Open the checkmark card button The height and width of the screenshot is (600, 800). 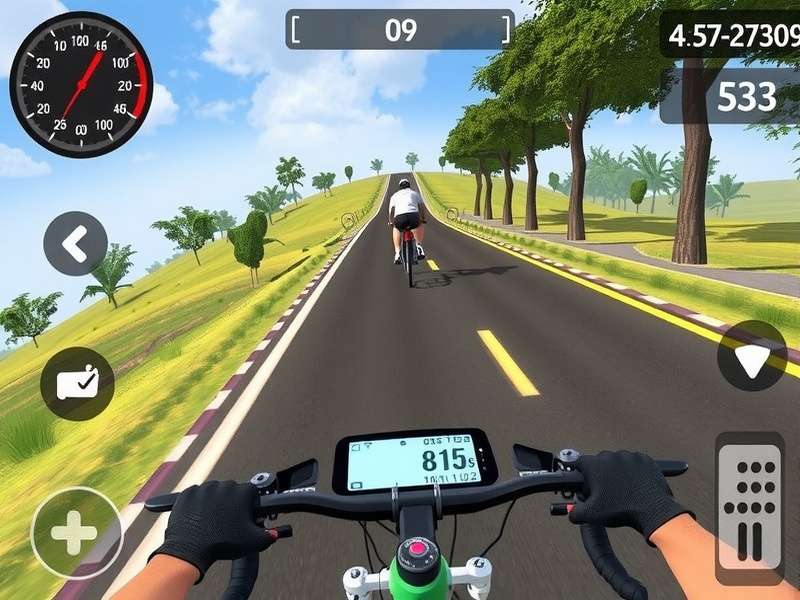coord(77,383)
